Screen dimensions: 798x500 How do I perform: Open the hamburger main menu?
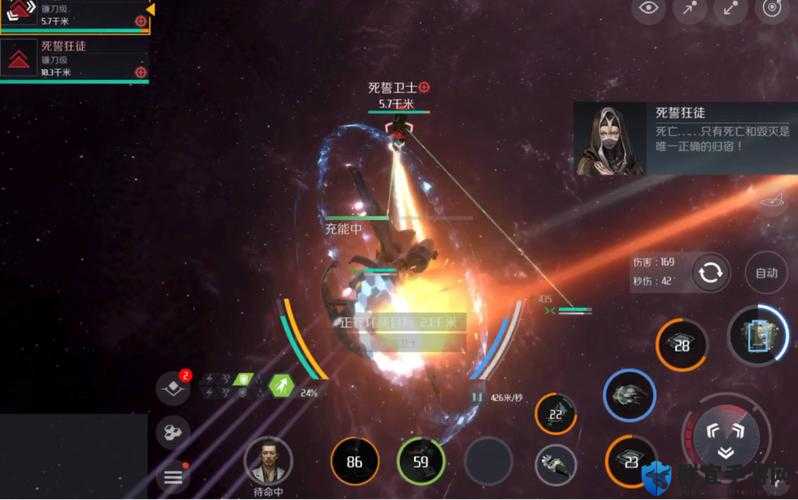tap(173, 476)
